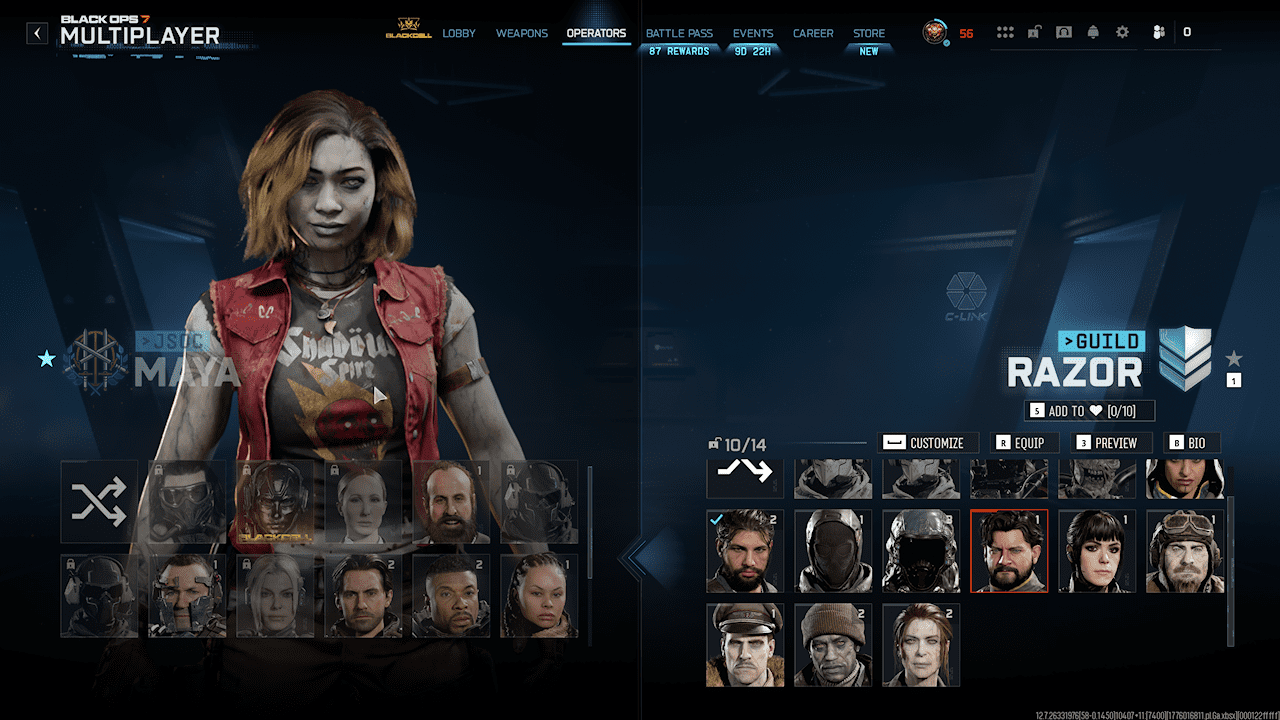Choose the gold Blackcell masked operator

(x=275, y=502)
